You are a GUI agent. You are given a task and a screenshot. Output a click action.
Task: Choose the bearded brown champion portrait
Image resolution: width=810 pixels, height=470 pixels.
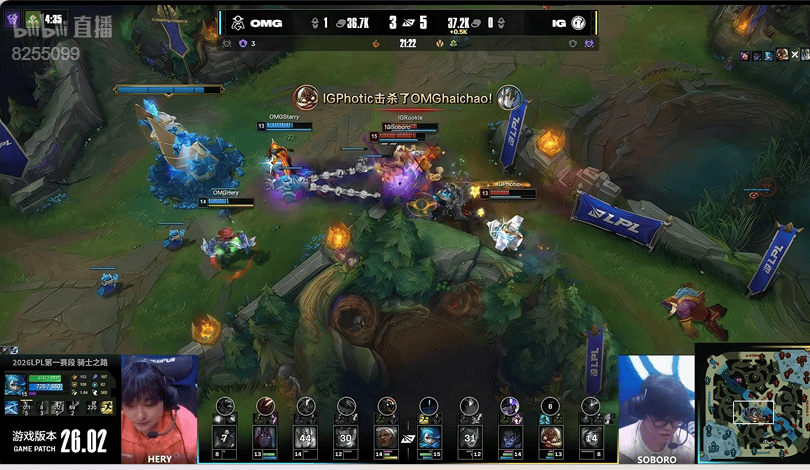549,437
